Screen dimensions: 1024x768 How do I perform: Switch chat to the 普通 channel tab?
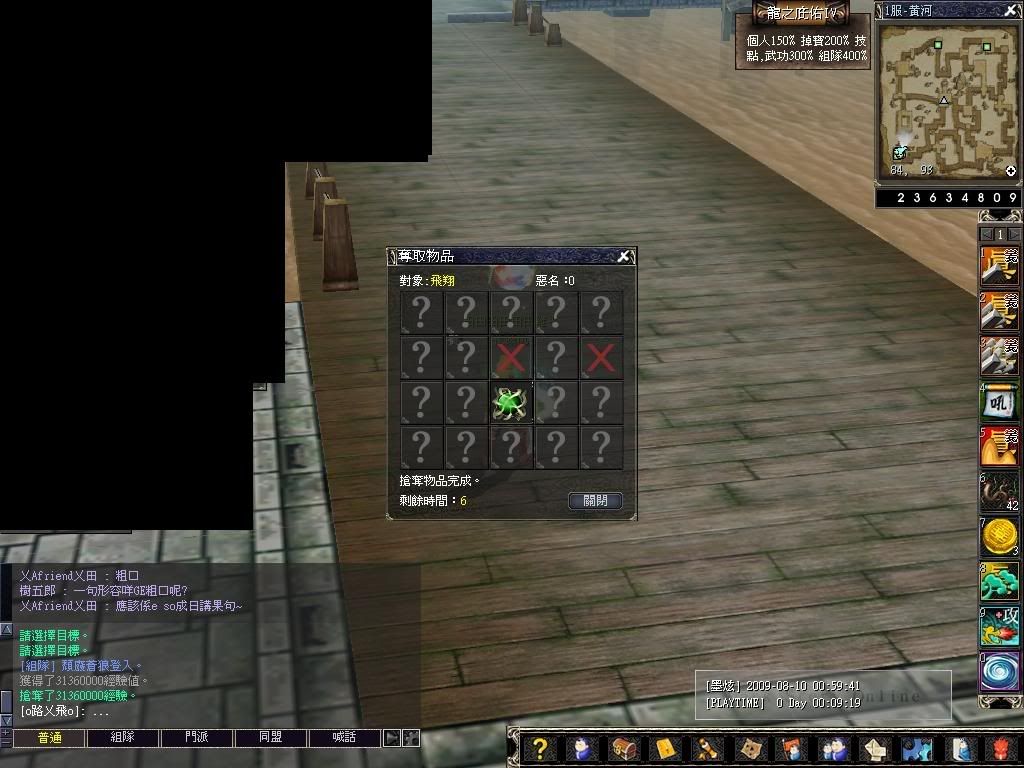pyautogui.click(x=49, y=738)
